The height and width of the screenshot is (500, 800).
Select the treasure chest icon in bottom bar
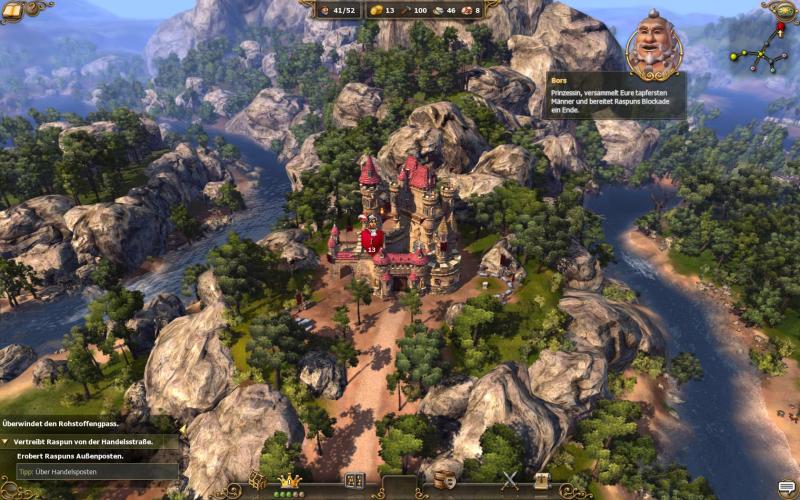[258, 481]
